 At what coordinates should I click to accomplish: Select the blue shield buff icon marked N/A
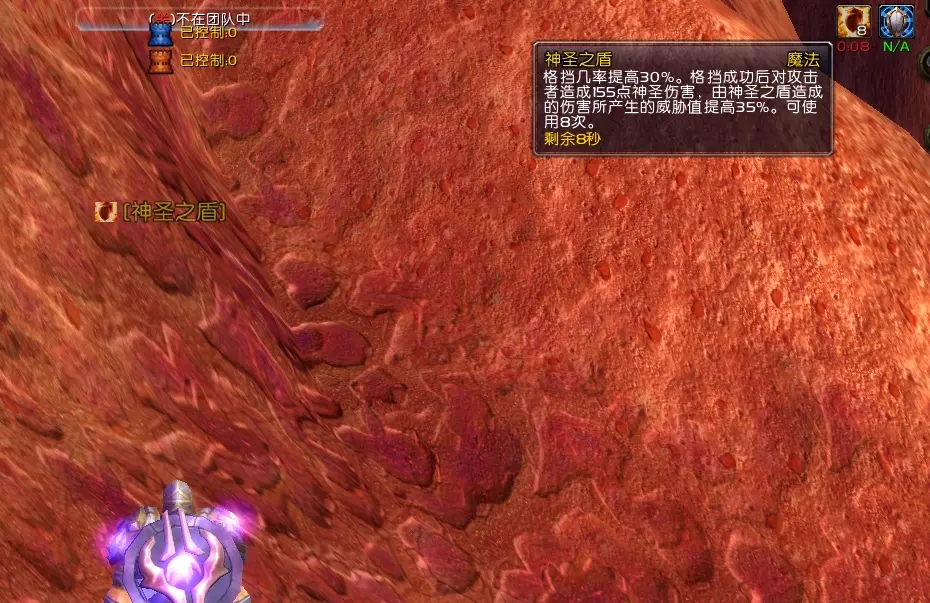coord(895,21)
